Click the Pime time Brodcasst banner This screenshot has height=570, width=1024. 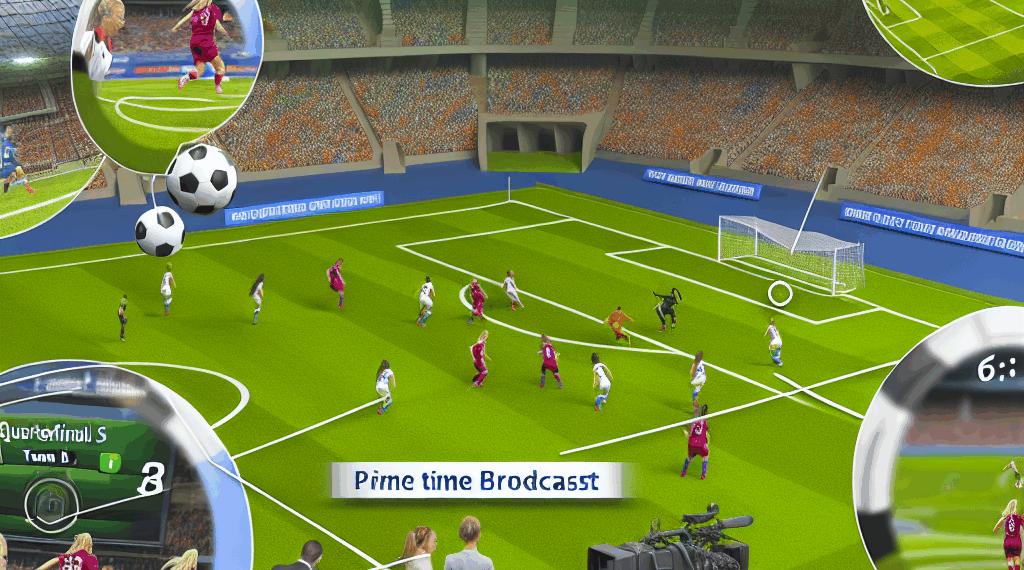pyautogui.click(x=476, y=481)
